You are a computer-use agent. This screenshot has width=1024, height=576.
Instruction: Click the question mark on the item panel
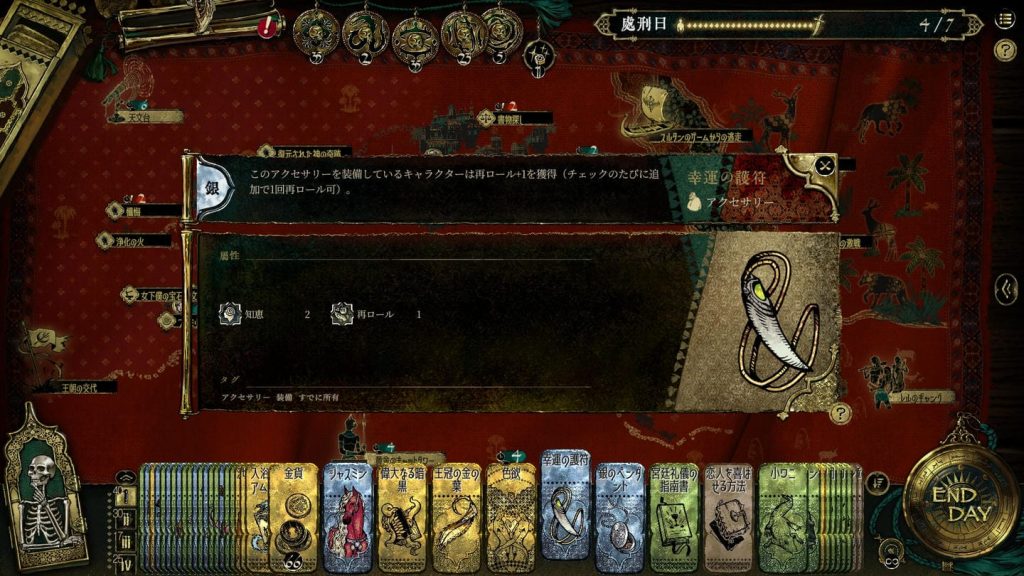coord(841,412)
